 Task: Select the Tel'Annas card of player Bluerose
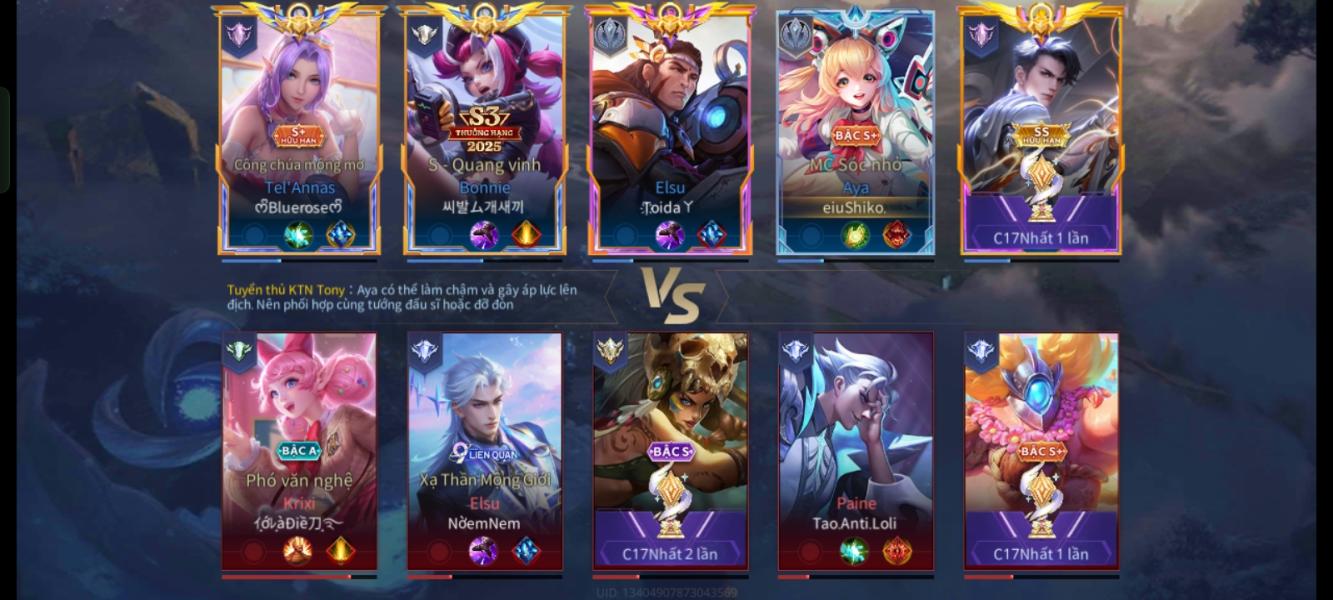click(299, 130)
